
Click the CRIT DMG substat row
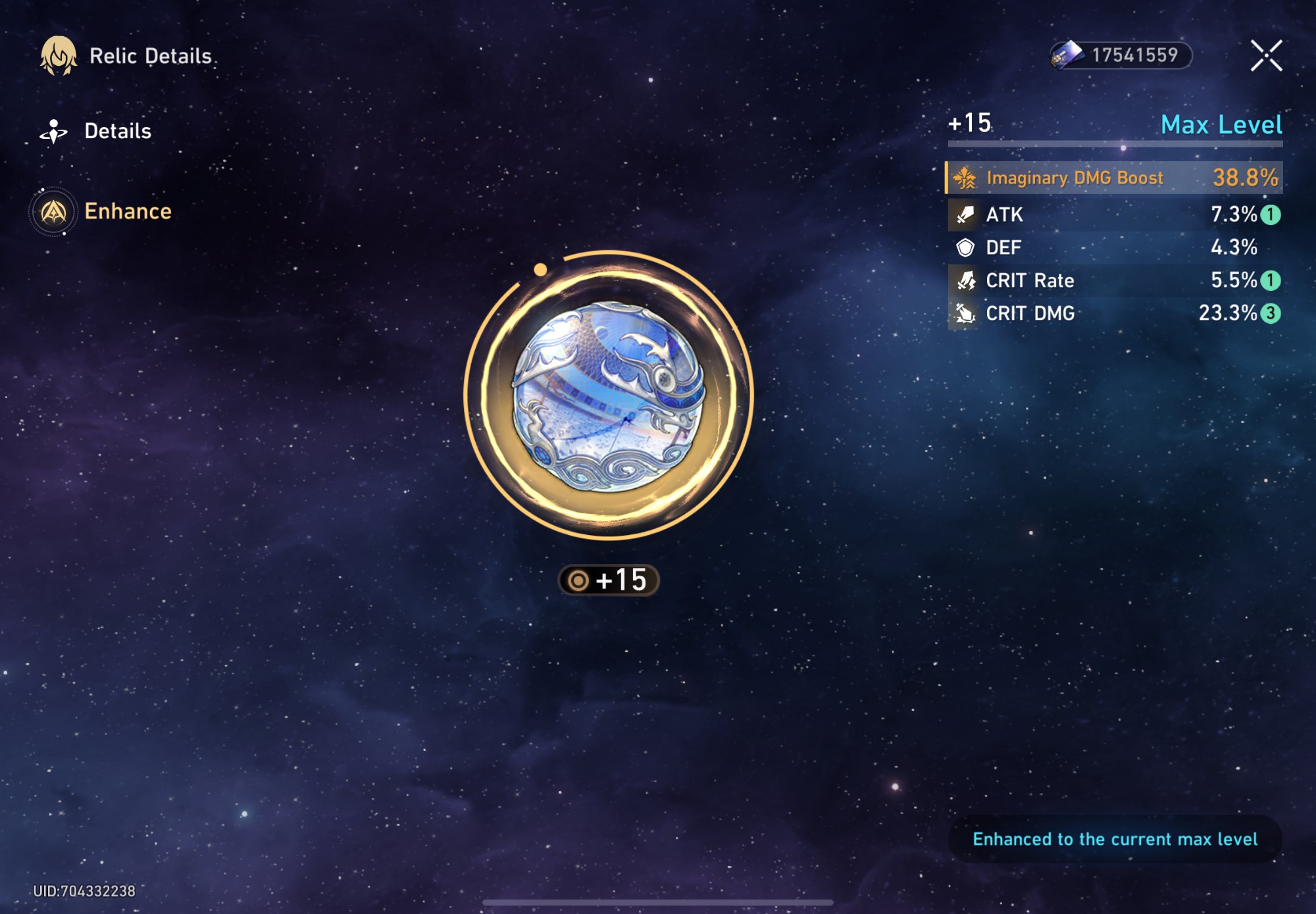pyautogui.click(x=1114, y=313)
